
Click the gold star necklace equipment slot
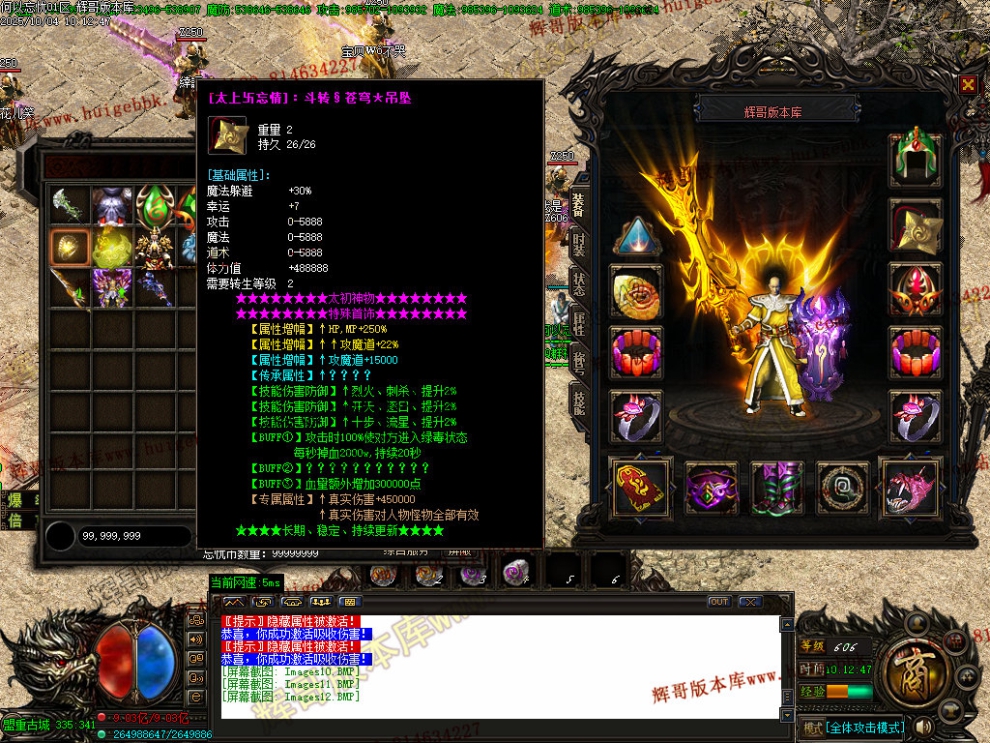915,225
